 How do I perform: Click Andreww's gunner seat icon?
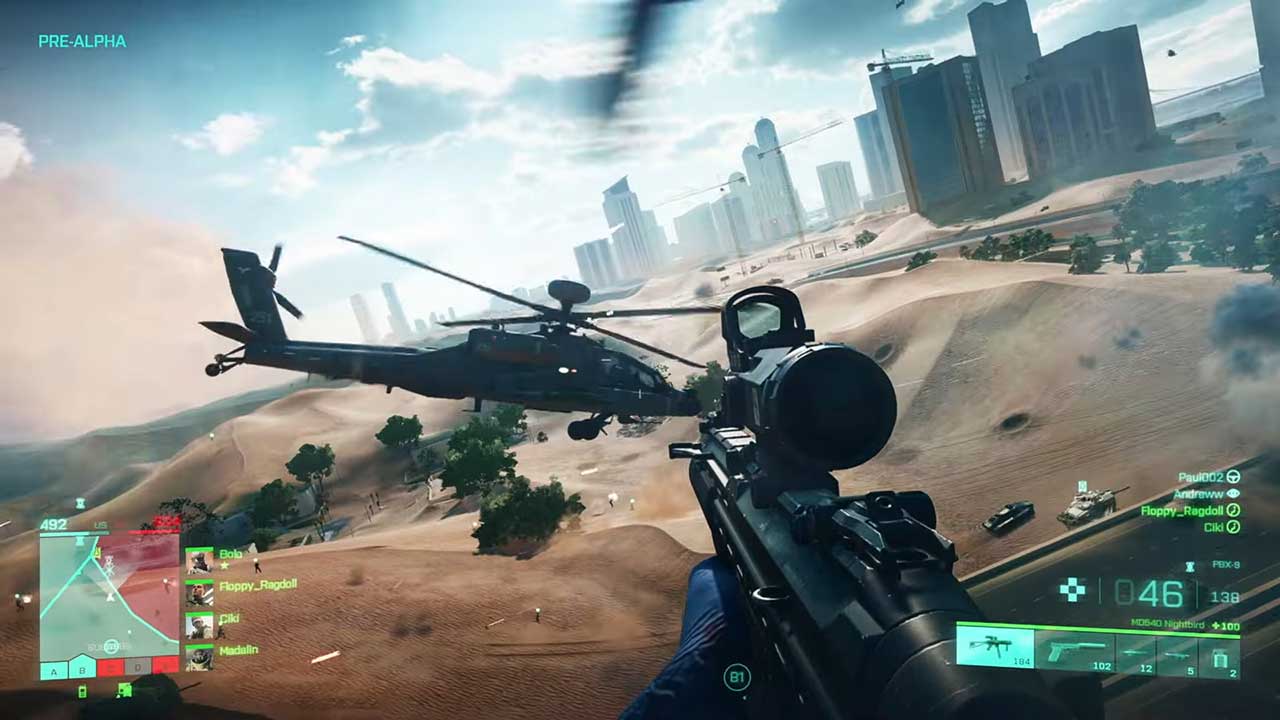(1233, 494)
